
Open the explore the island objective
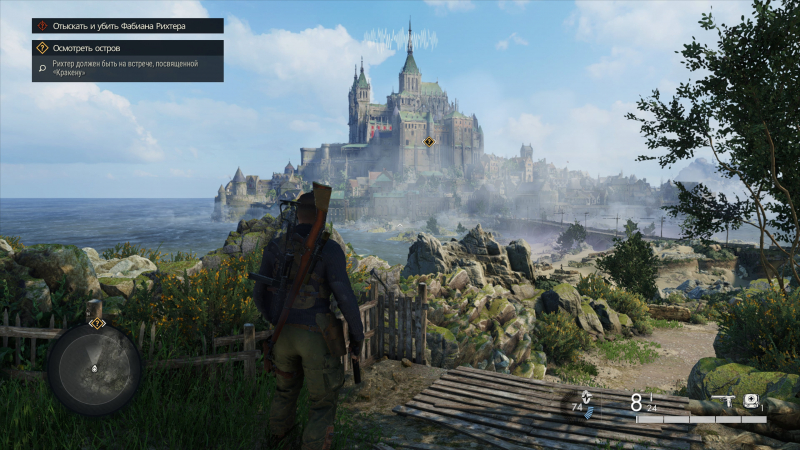(x=127, y=47)
